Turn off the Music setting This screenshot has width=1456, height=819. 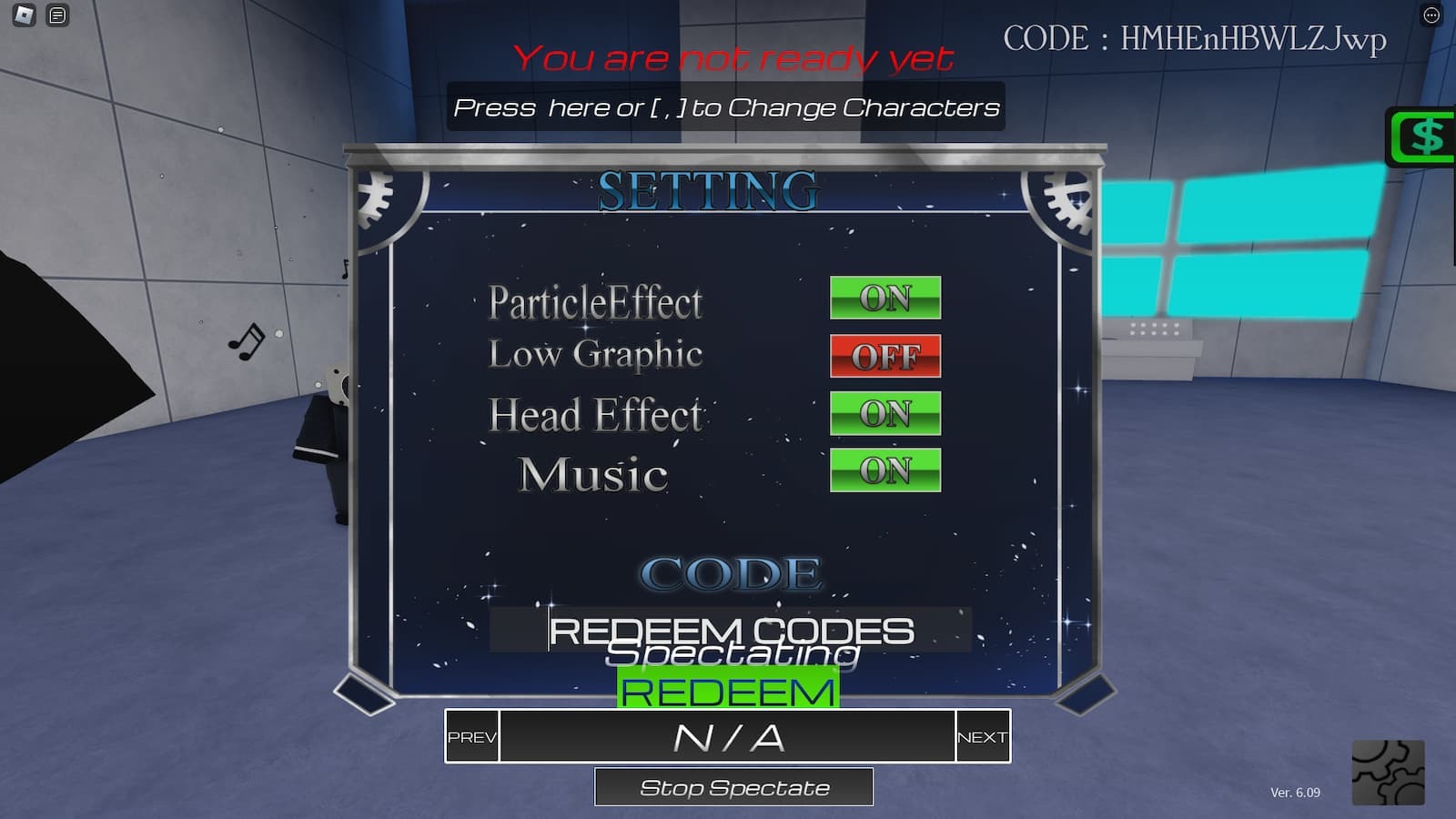[x=885, y=470]
